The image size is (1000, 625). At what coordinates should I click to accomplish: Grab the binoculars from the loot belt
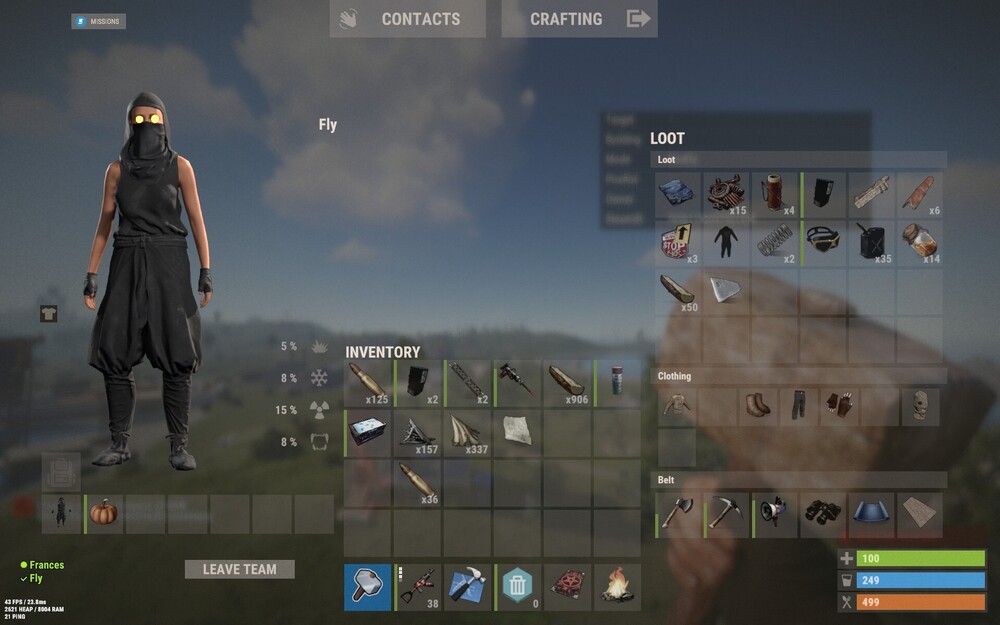coord(824,514)
